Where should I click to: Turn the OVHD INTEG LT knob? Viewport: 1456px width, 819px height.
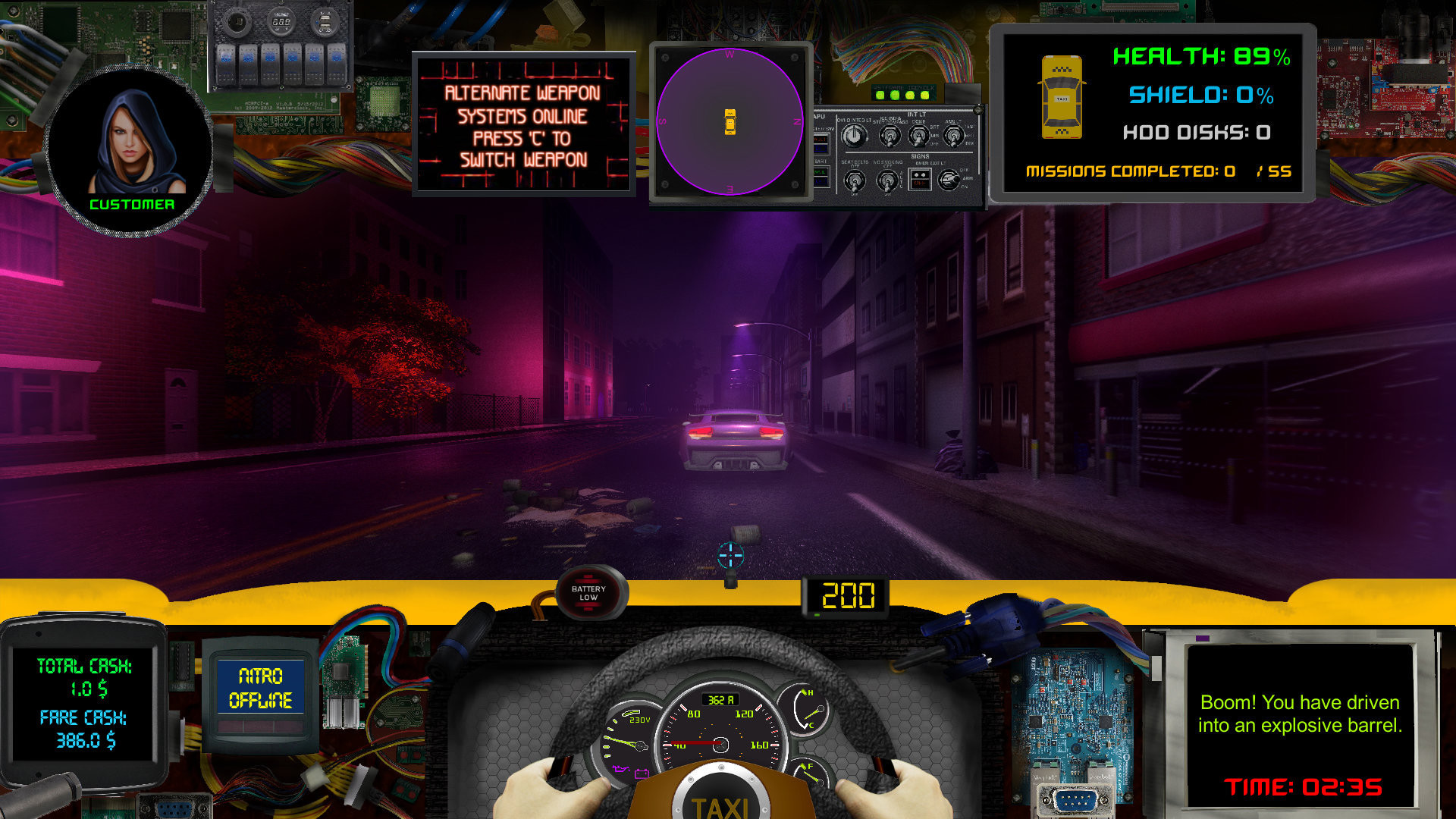pos(855,135)
